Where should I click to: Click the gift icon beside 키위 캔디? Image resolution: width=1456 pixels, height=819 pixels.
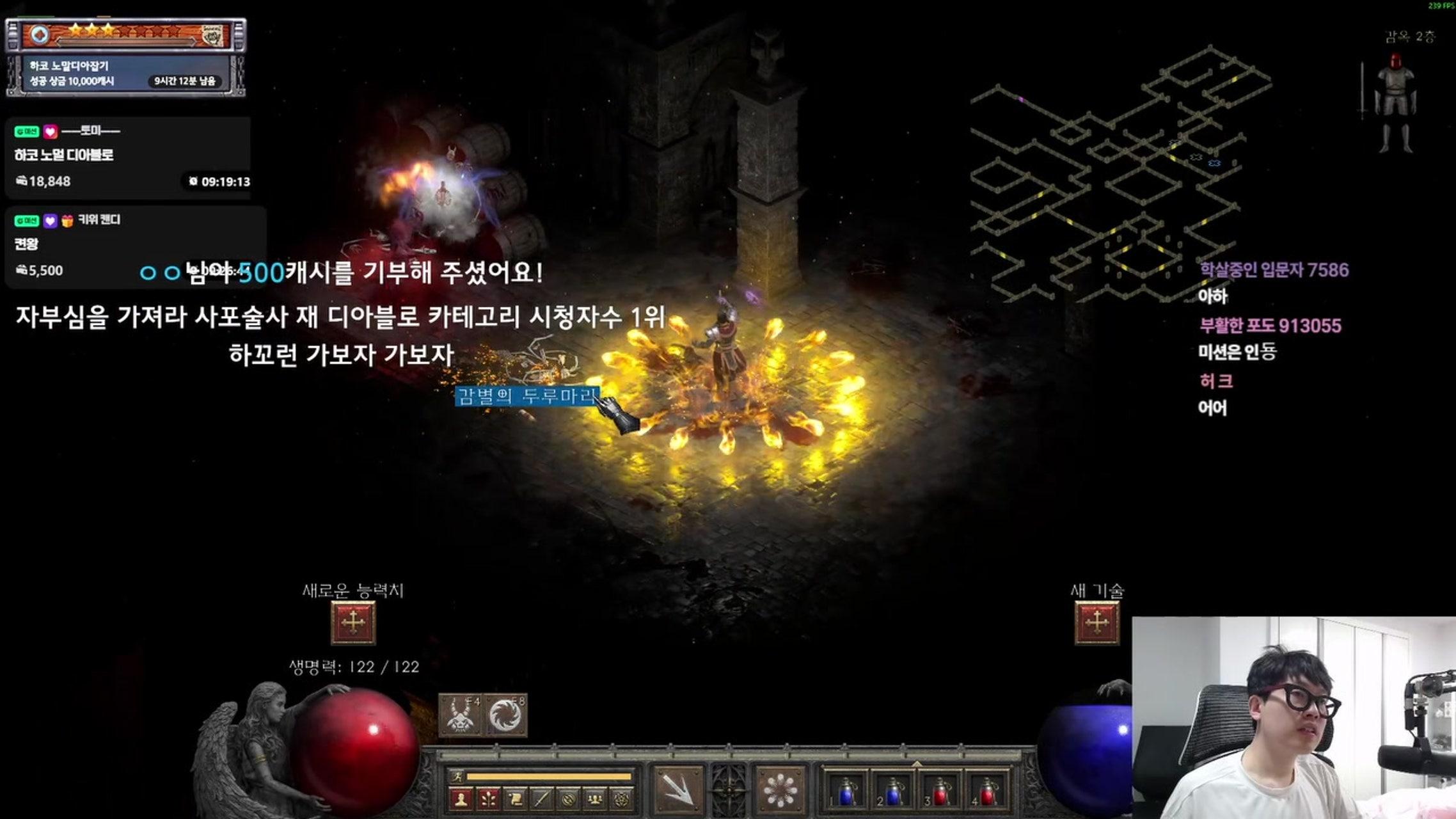(68, 221)
